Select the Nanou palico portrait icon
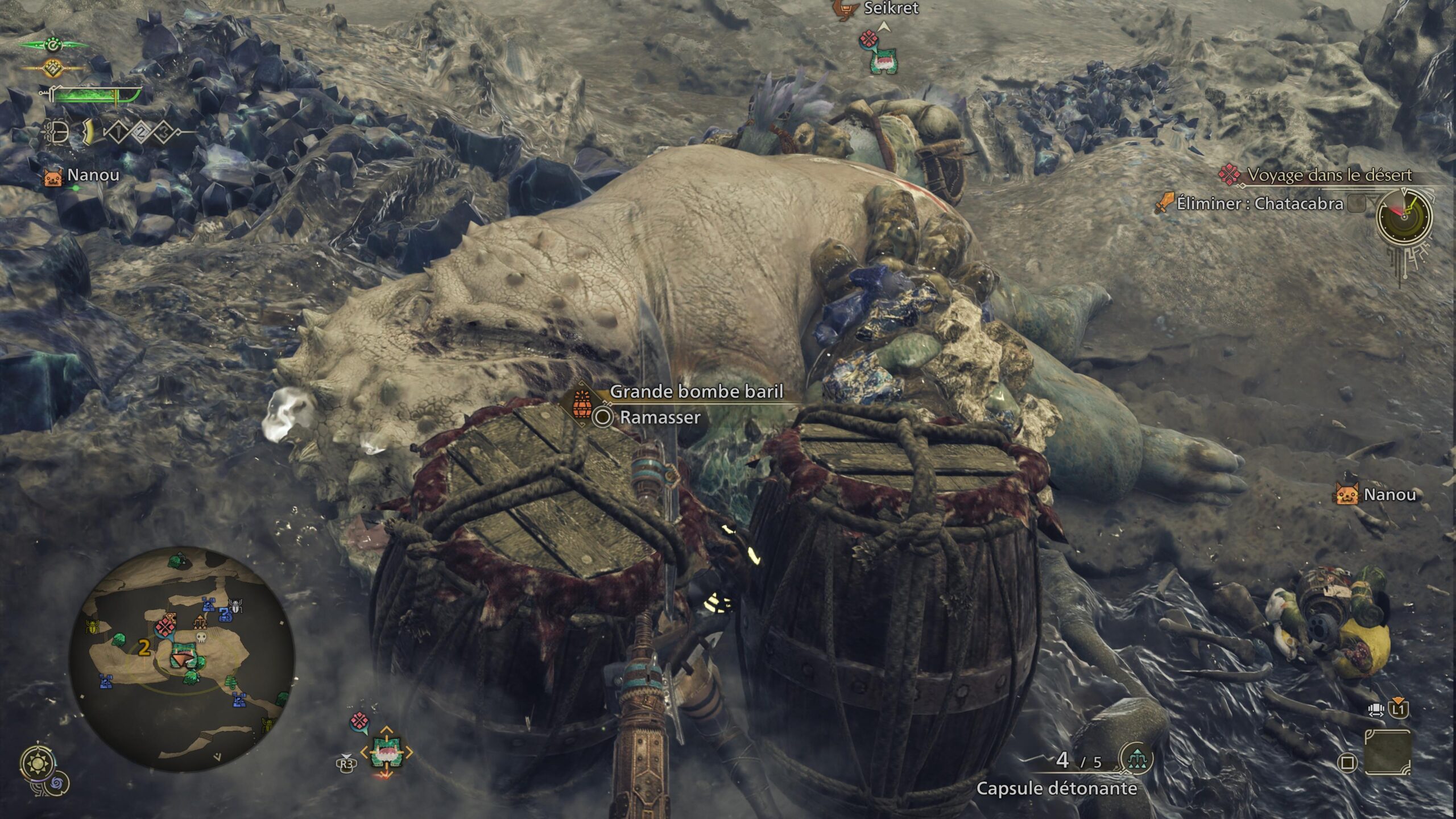The image size is (1456, 819). (52, 177)
